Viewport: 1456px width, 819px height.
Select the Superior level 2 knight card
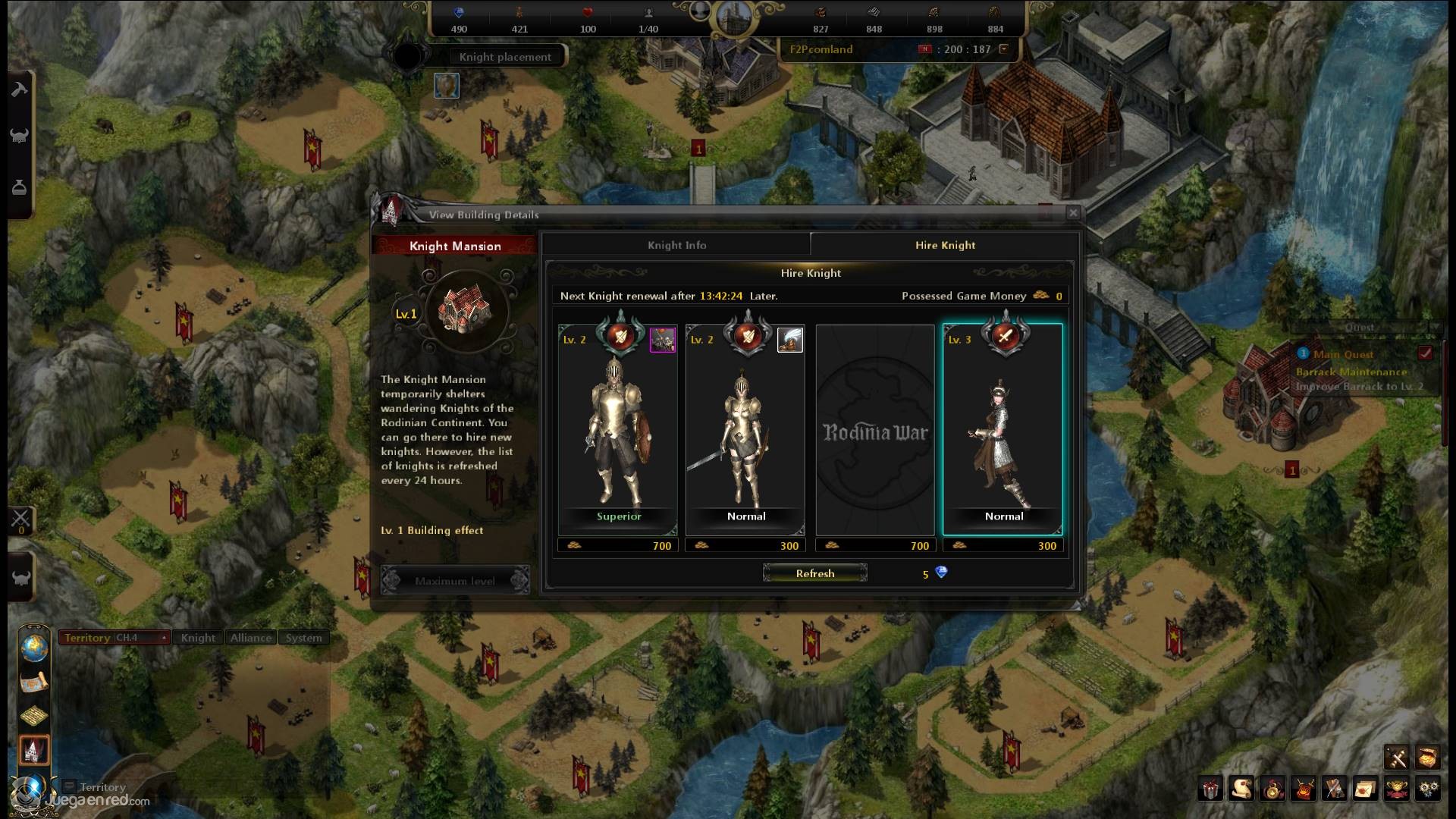[x=618, y=430]
